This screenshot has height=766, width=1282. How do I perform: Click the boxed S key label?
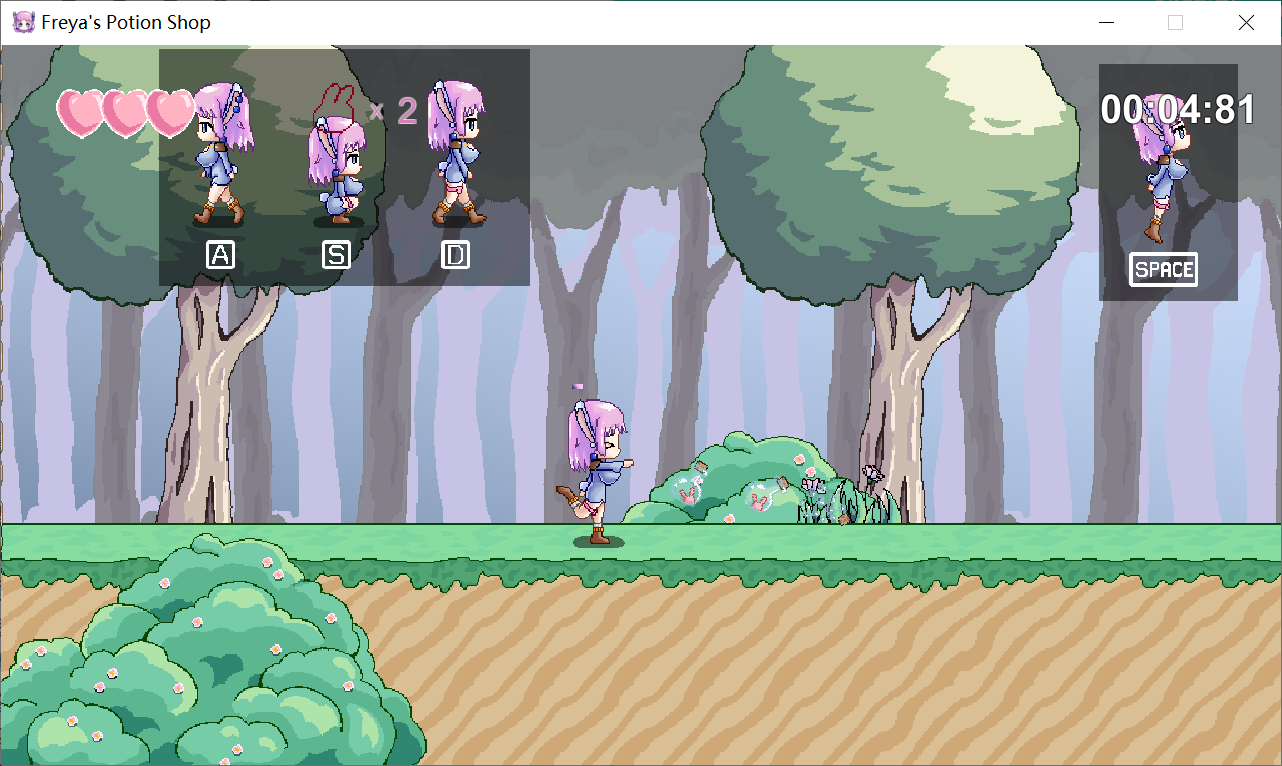pos(336,254)
